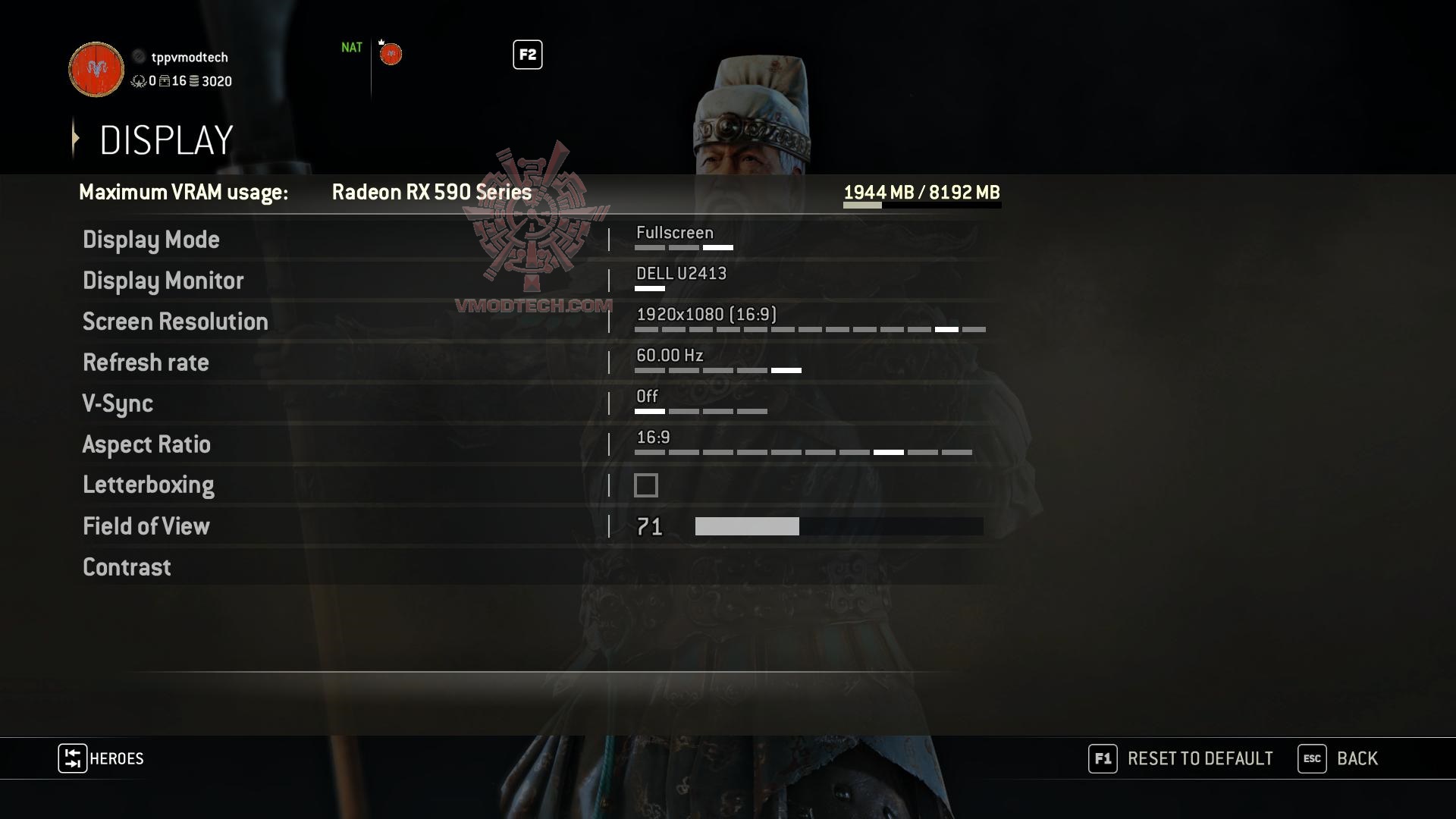Screen dimensions: 1456x819
Task: Click the party member portrait near NAT indicator
Action: pyautogui.click(x=391, y=54)
